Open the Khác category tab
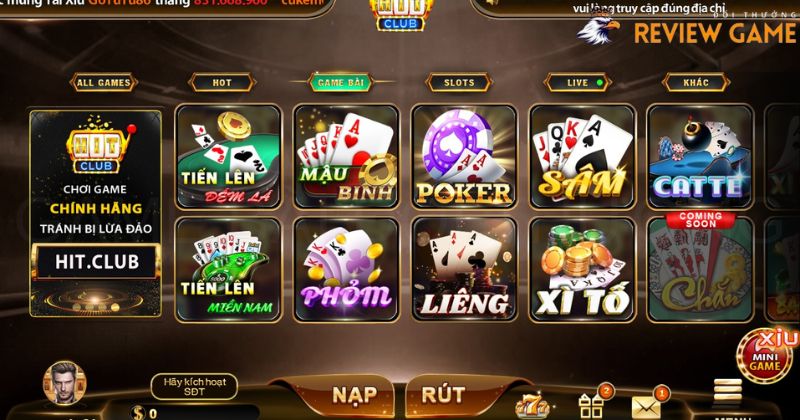This screenshot has height=420, width=800. 695,83
